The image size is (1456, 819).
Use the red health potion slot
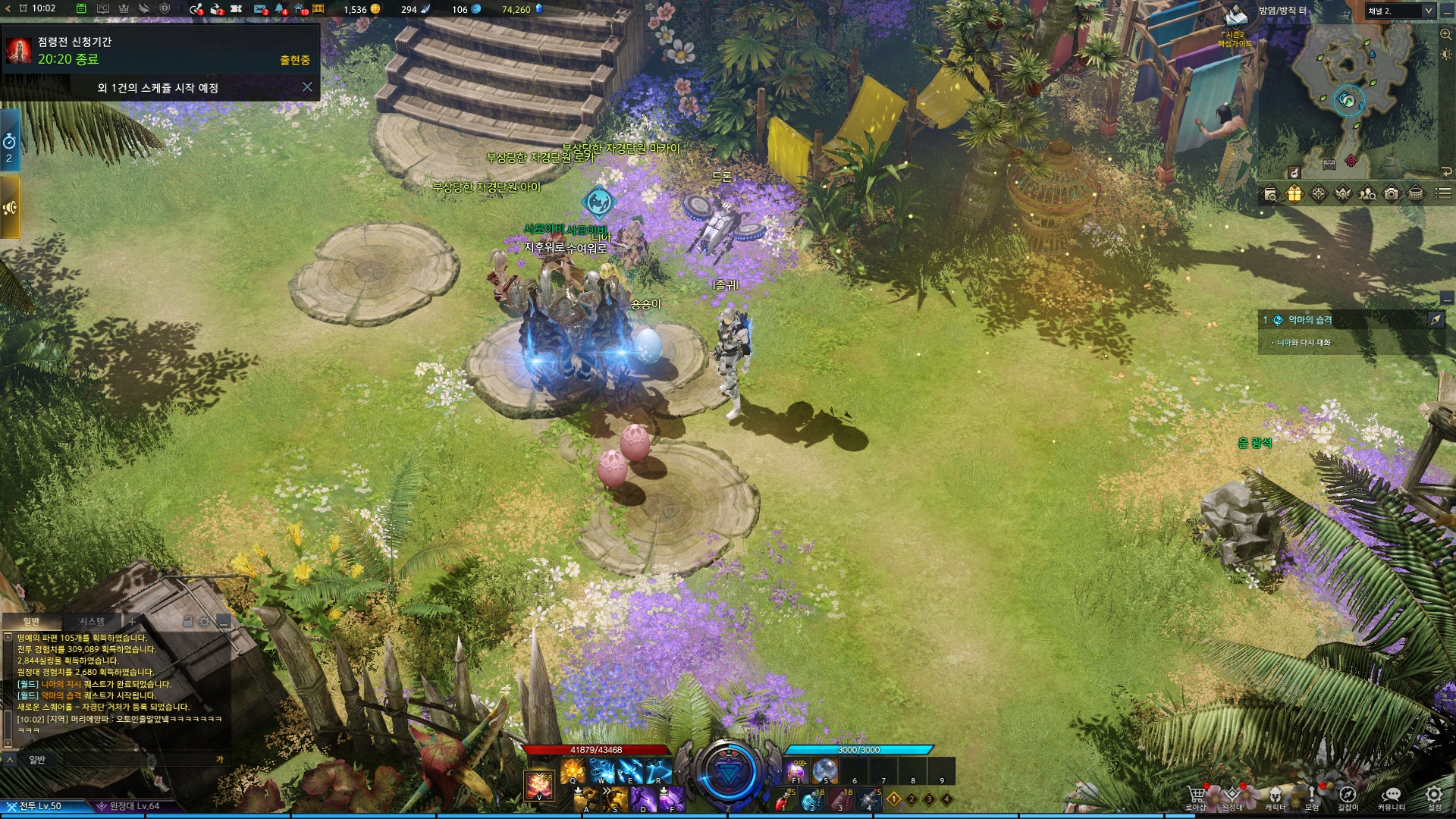pyautogui.click(x=783, y=799)
